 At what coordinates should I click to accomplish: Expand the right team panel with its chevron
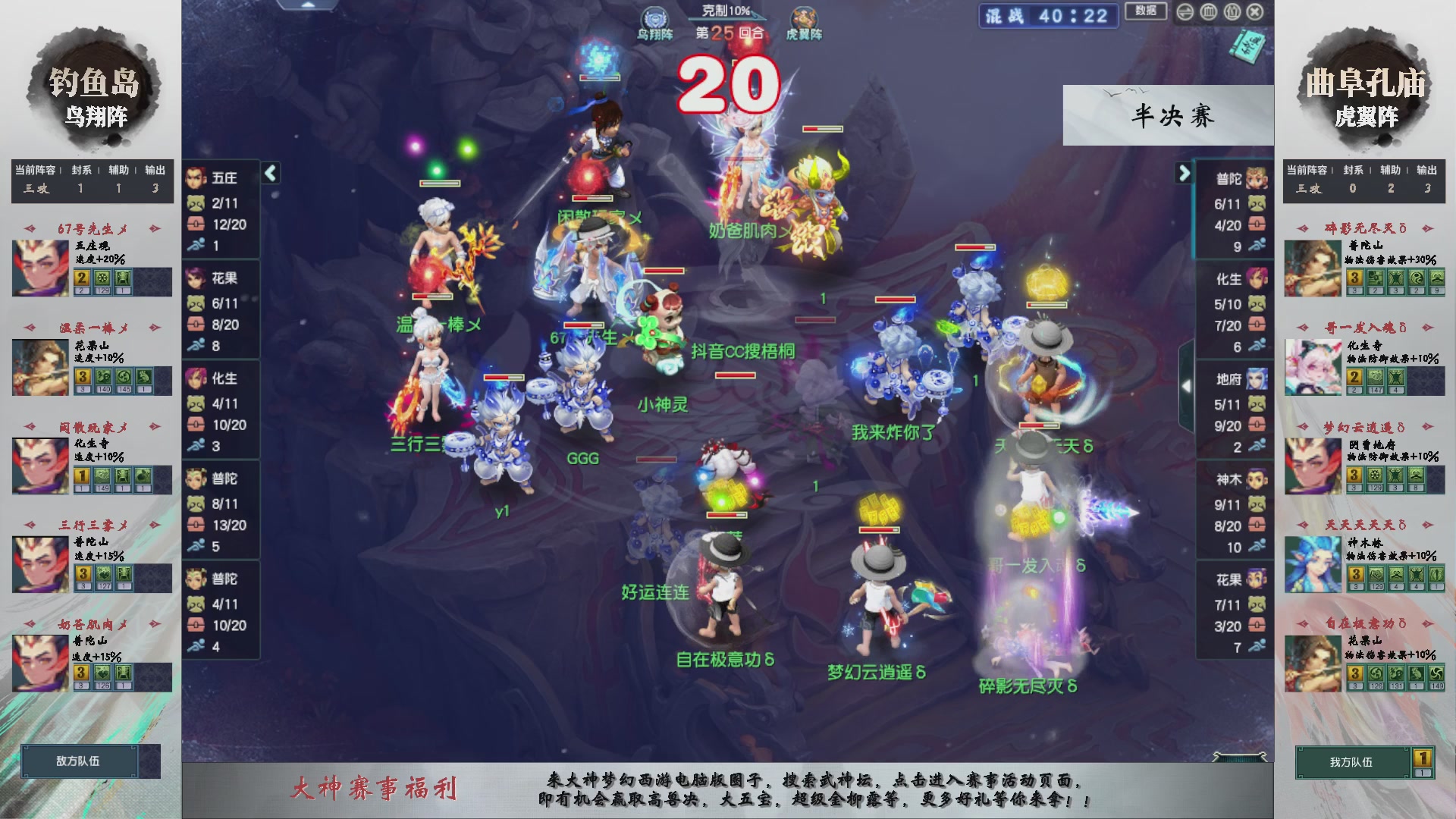point(1184,173)
